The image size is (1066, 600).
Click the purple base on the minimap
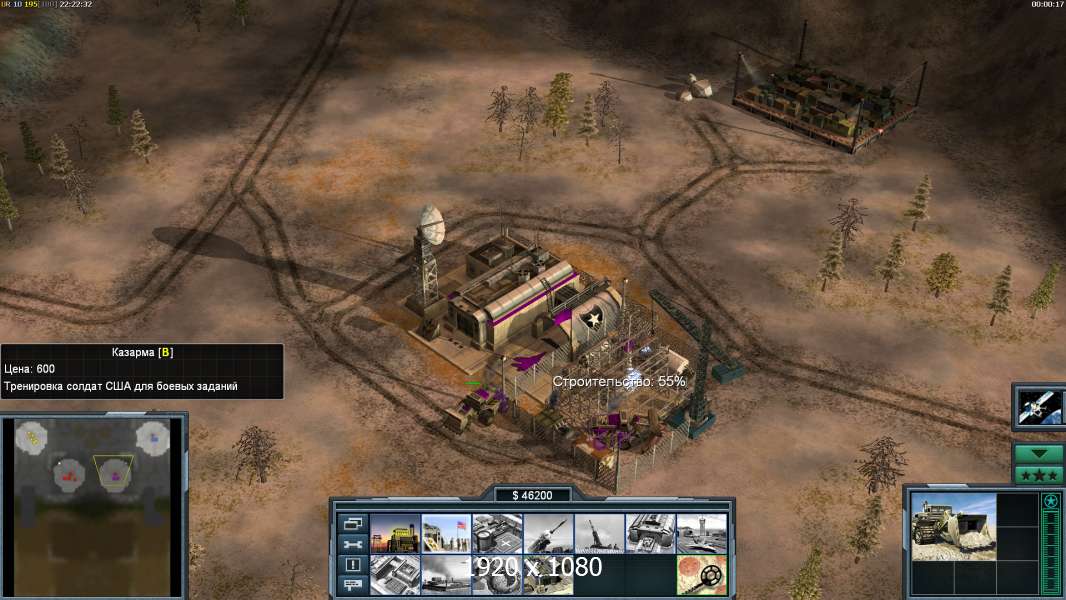115,478
